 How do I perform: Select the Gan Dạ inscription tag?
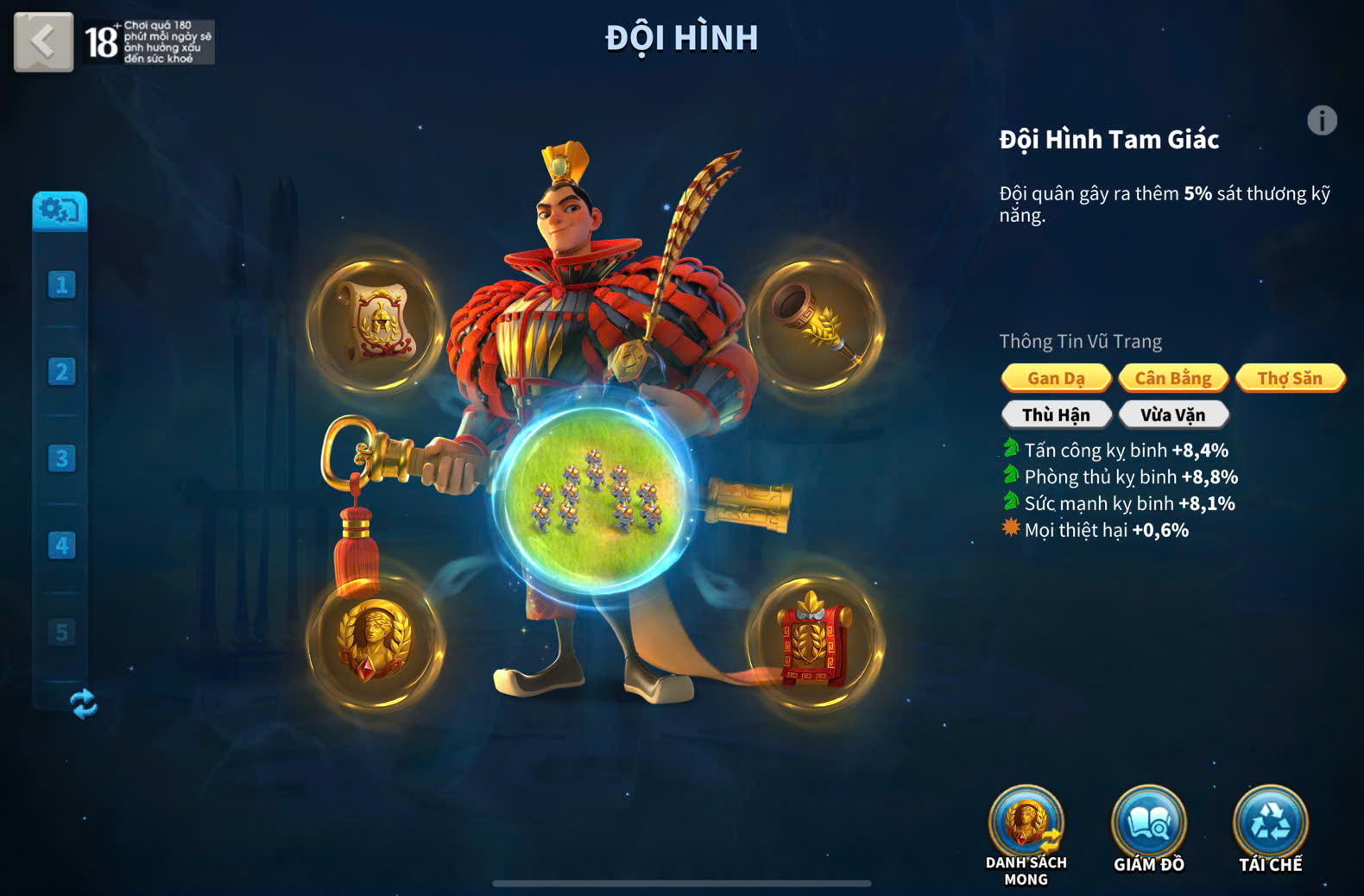1056,378
